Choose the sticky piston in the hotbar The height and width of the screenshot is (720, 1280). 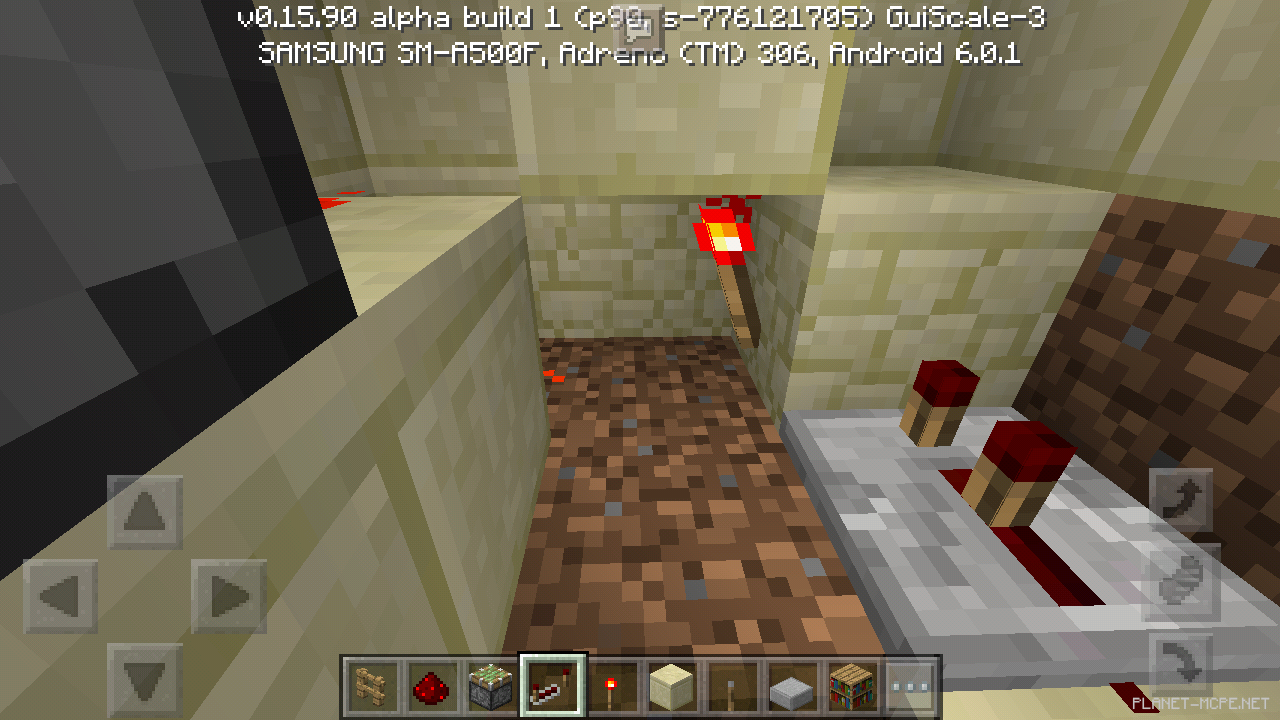(491, 686)
